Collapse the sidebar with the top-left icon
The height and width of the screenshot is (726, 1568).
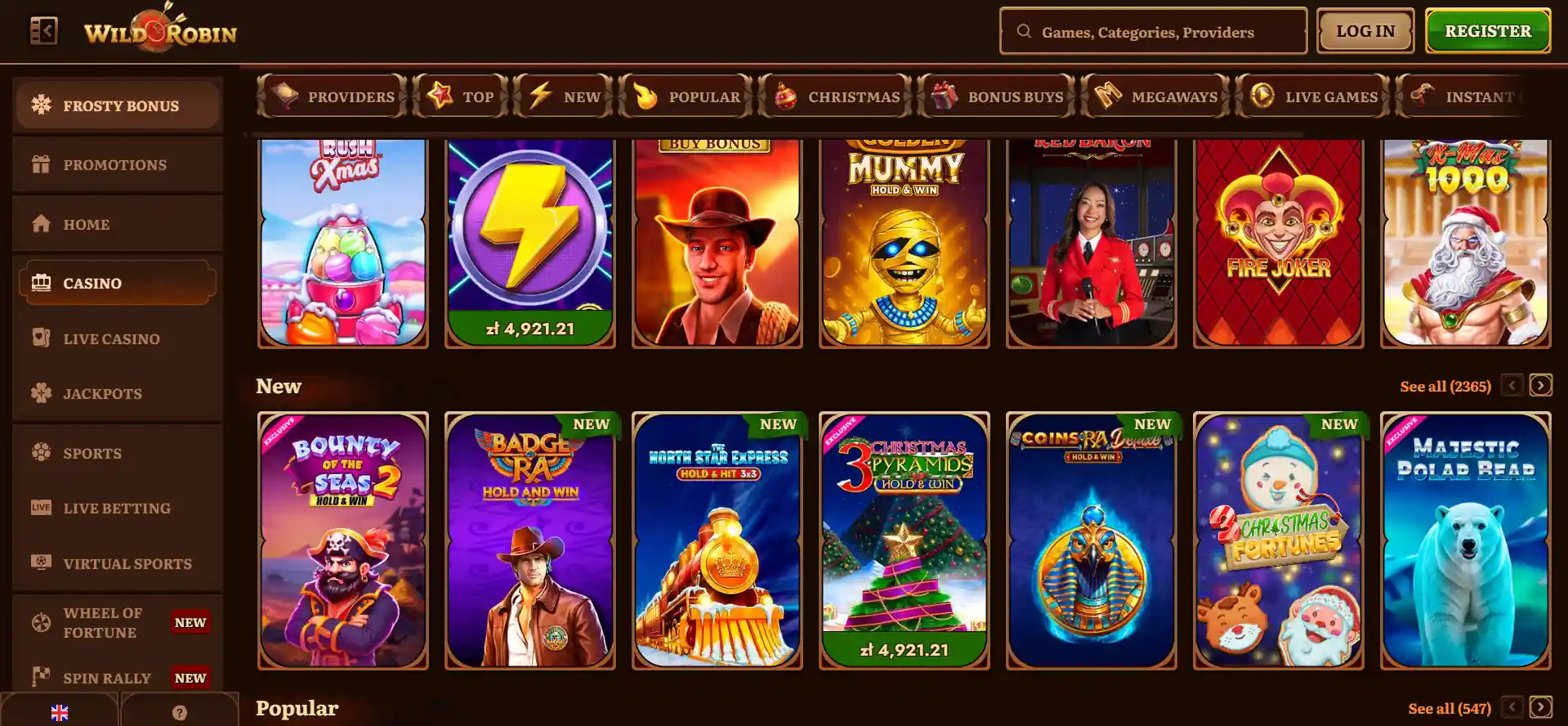point(45,30)
